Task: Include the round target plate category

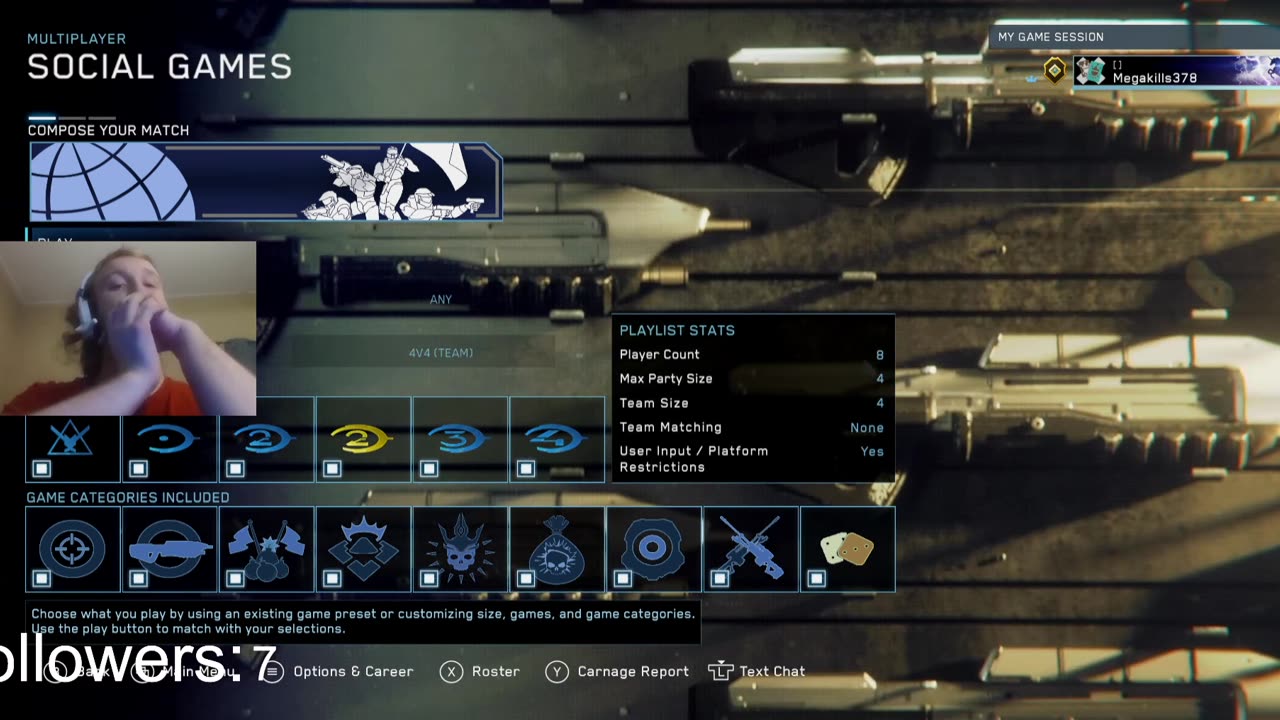Action: click(653, 549)
